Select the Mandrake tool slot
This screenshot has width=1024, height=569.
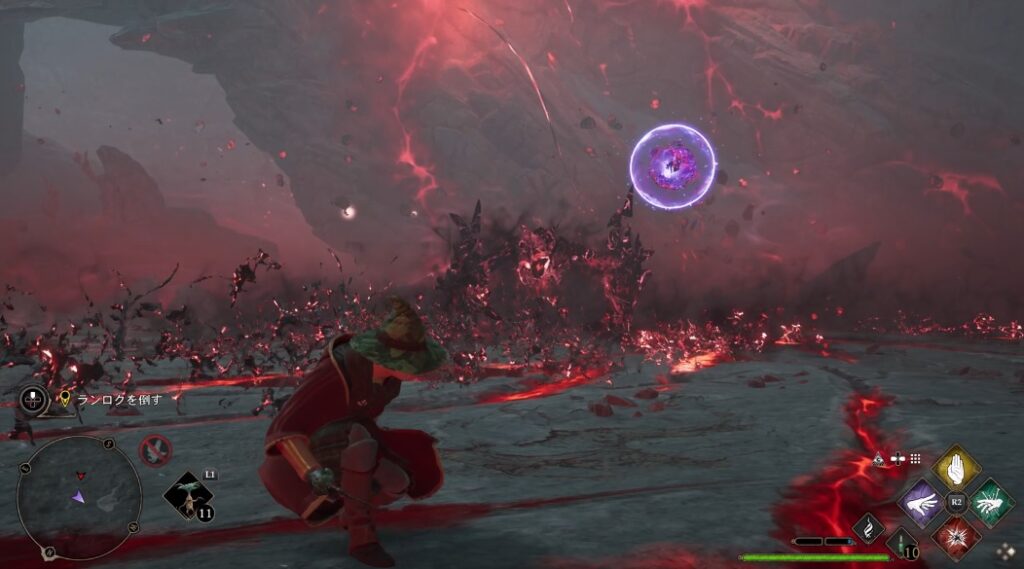[x=188, y=495]
